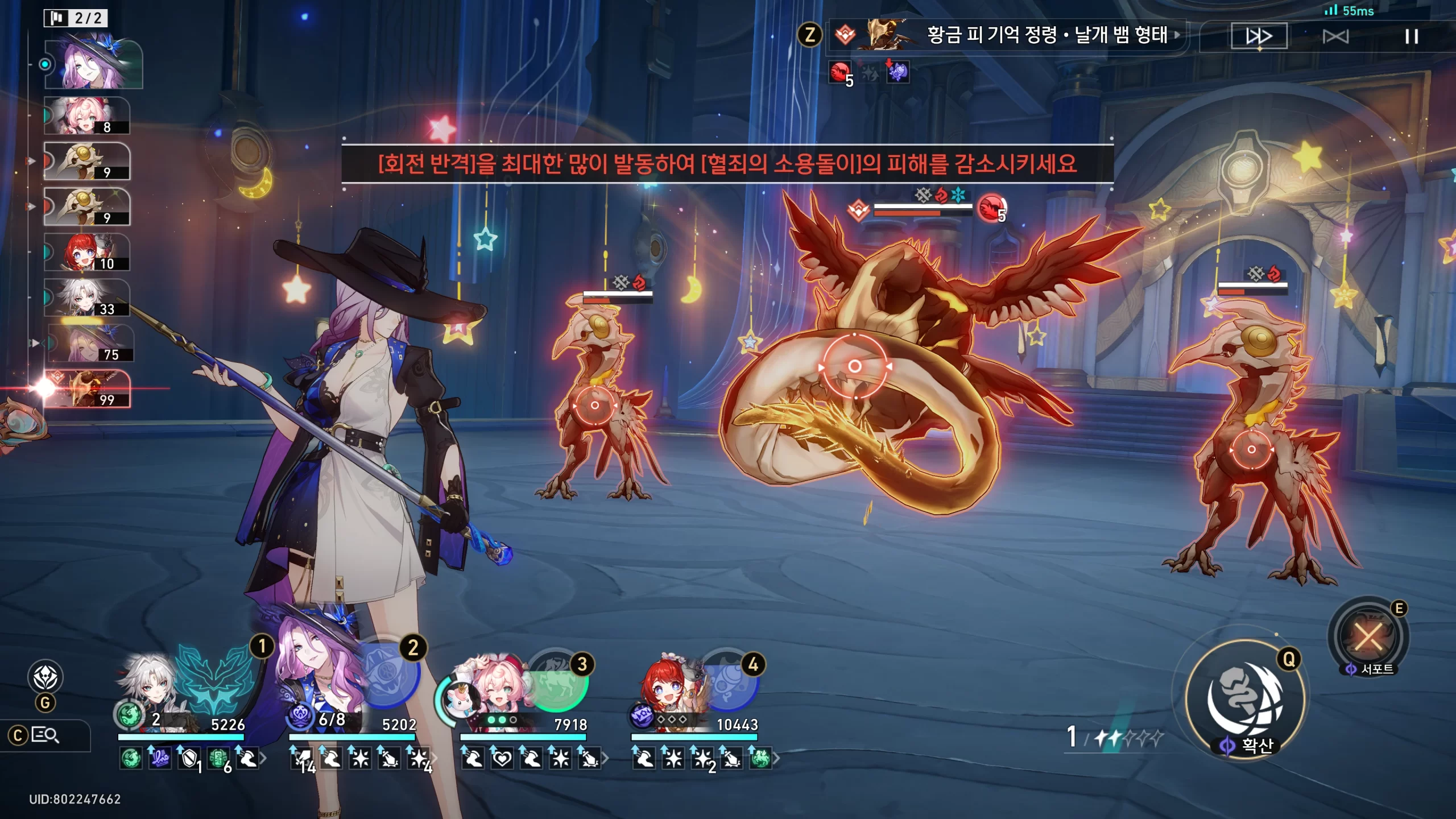Toggle the auto-battle button
Image resolution: width=1456 pixels, height=819 pixels.
(x=1335, y=37)
